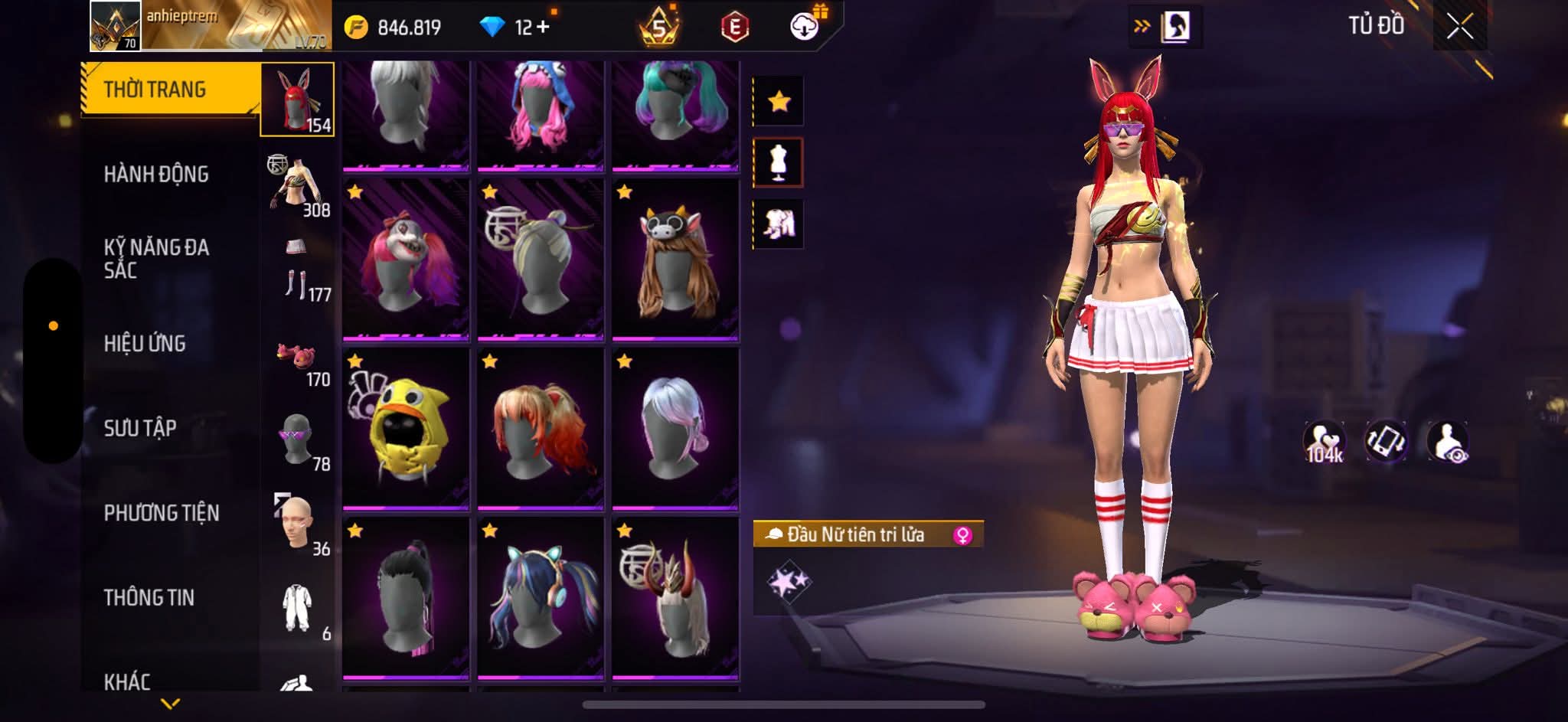Open the head subcategory showing 154 items

coord(297,100)
